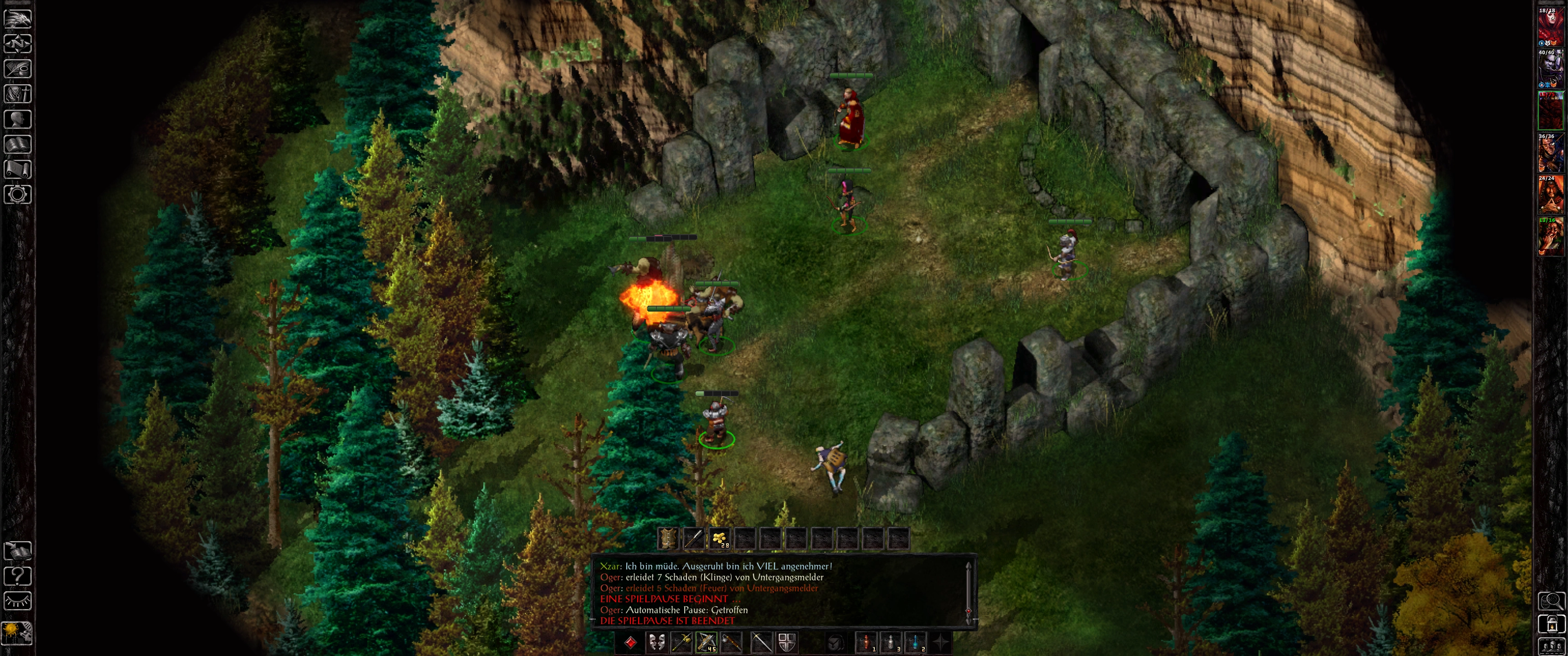
Task: Click the help question mark button
Action: point(18,575)
